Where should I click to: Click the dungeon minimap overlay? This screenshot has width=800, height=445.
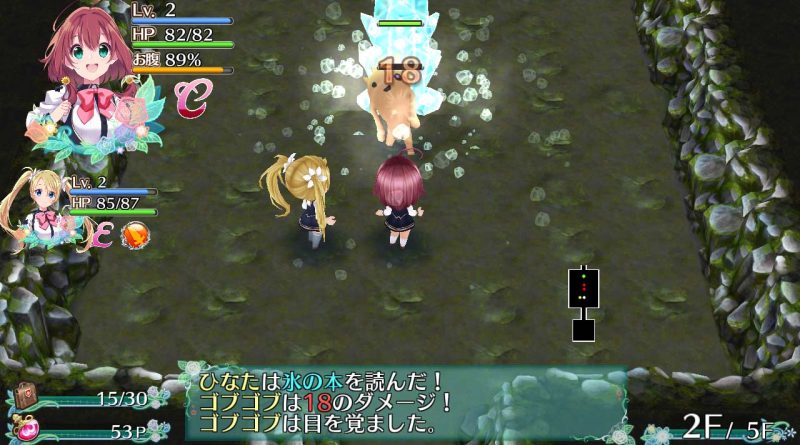[x=582, y=302]
